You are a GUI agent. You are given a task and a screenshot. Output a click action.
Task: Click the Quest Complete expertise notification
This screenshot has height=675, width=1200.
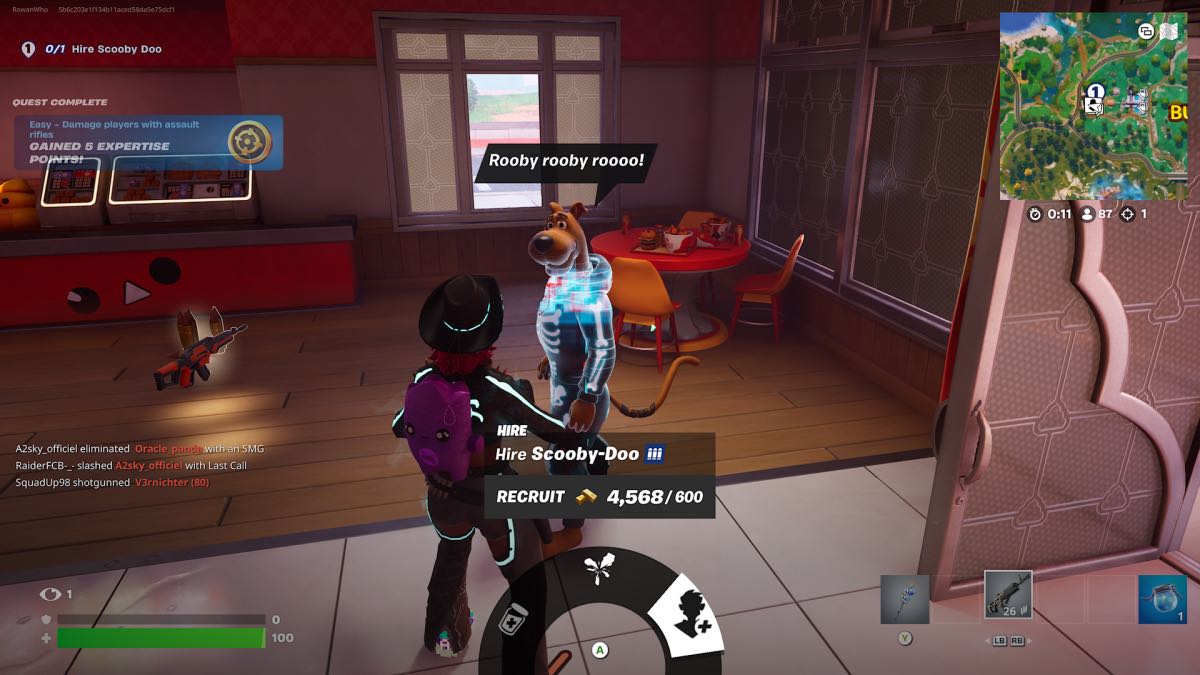[x=148, y=142]
